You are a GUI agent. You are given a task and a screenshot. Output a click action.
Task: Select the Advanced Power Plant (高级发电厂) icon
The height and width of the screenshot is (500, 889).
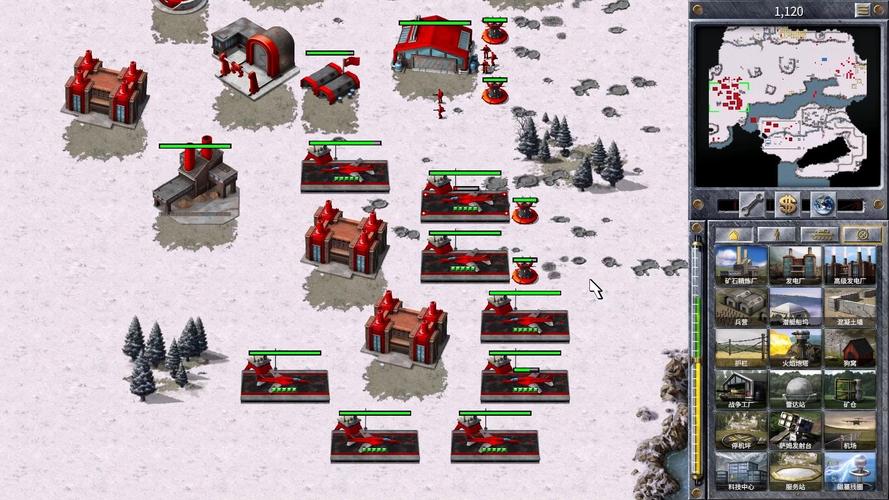click(849, 266)
